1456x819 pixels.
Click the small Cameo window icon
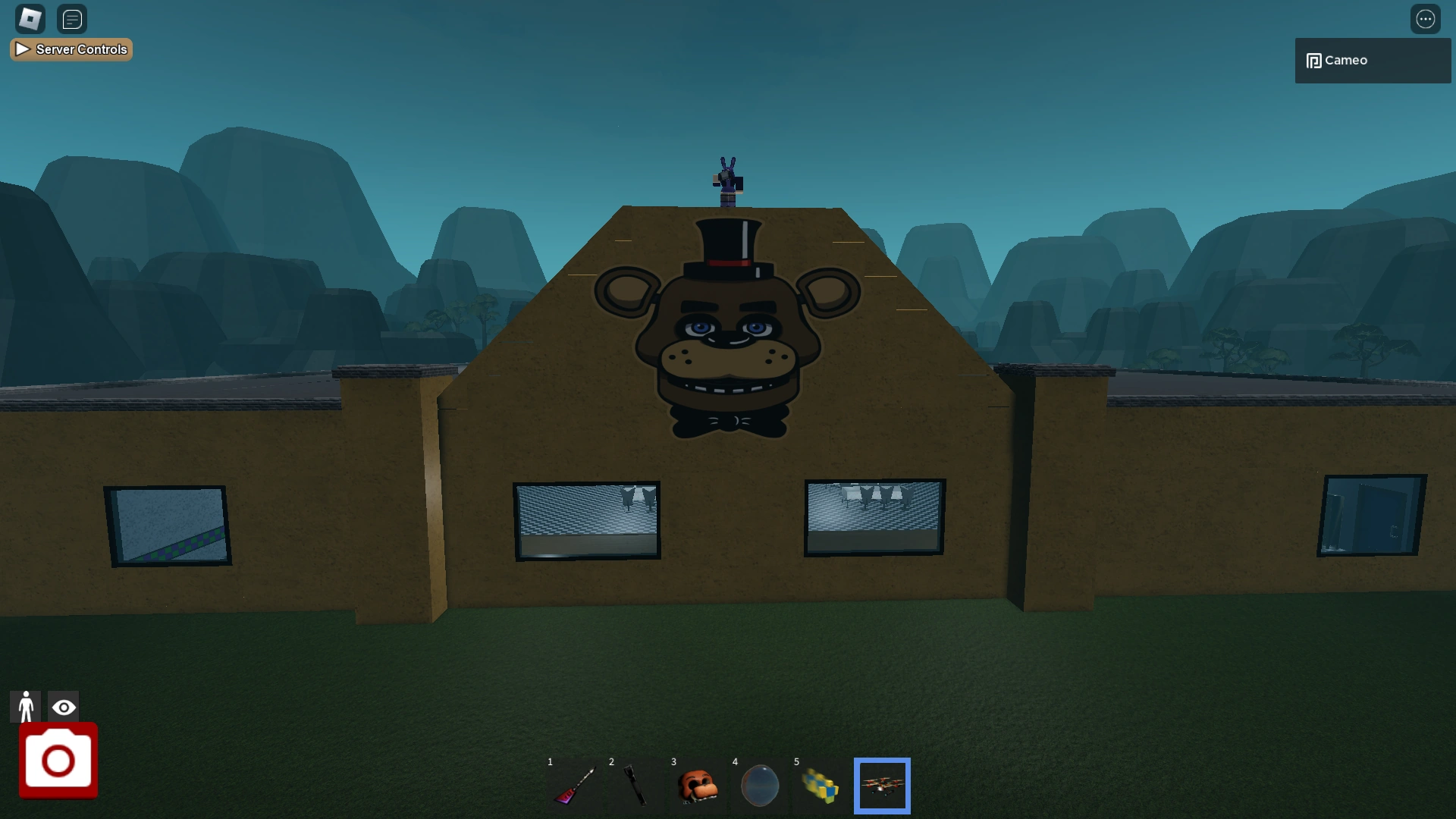pos(1313,60)
